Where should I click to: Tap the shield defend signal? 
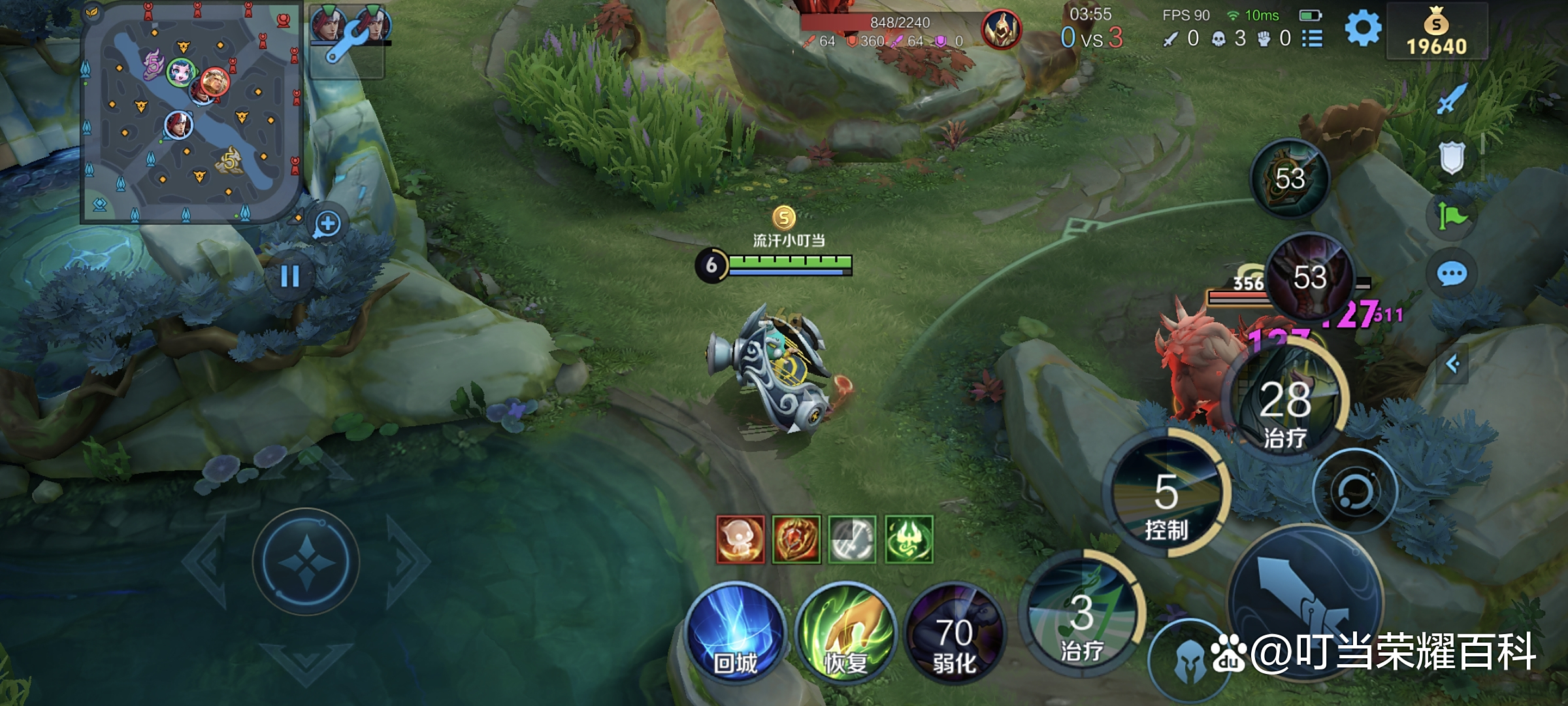click(x=1452, y=158)
